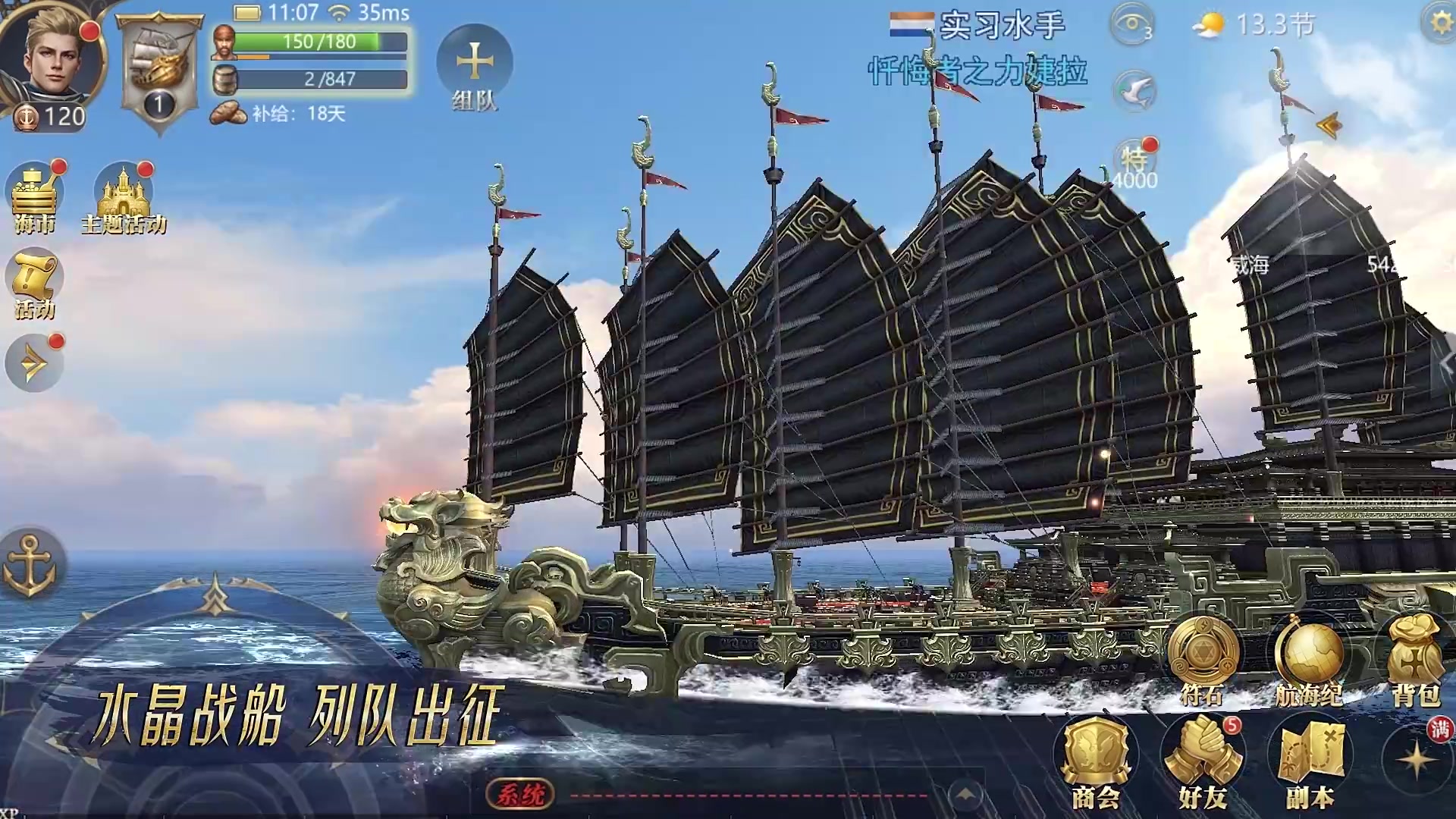Select the 系统 system chat channel
The width and height of the screenshot is (1456, 819).
pos(520,794)
